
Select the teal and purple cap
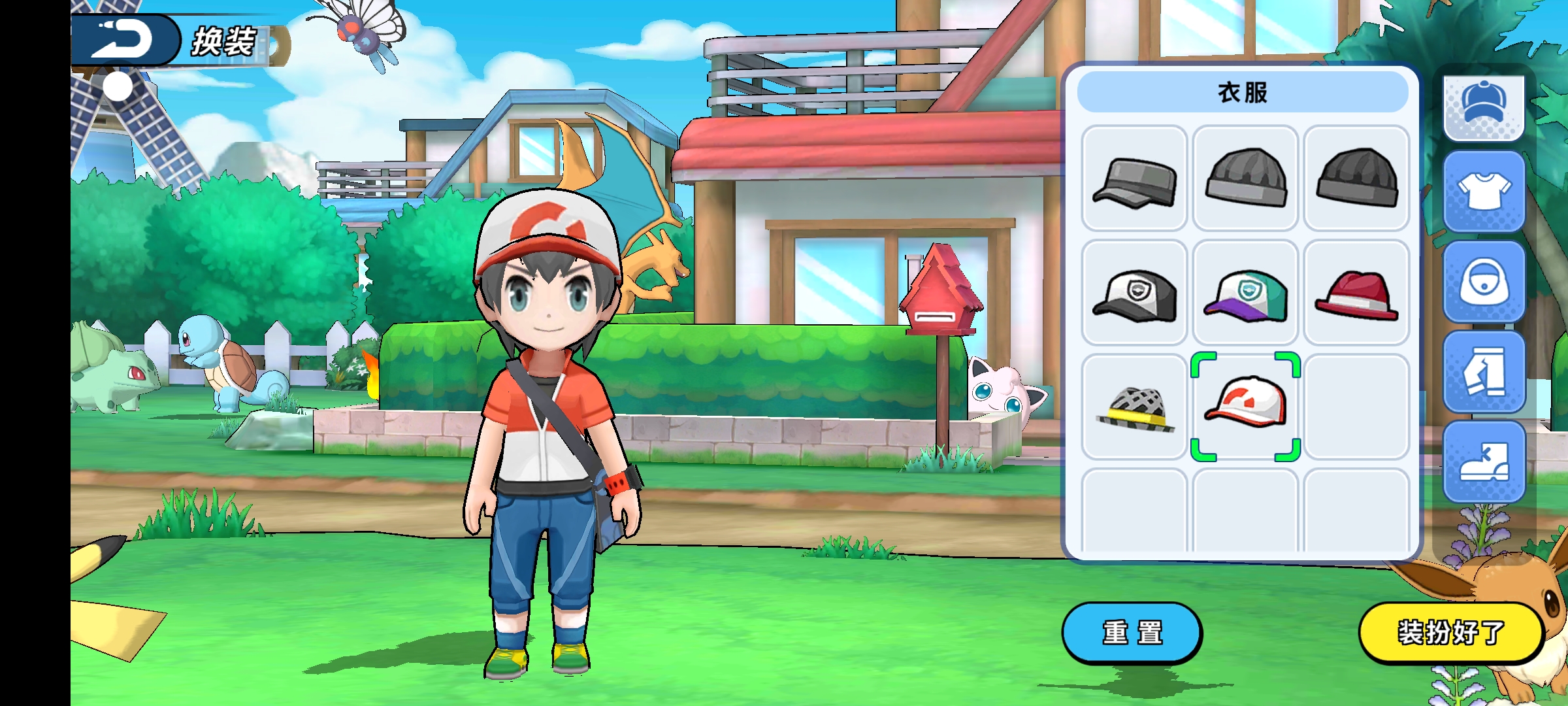(x=1245, y=293)
